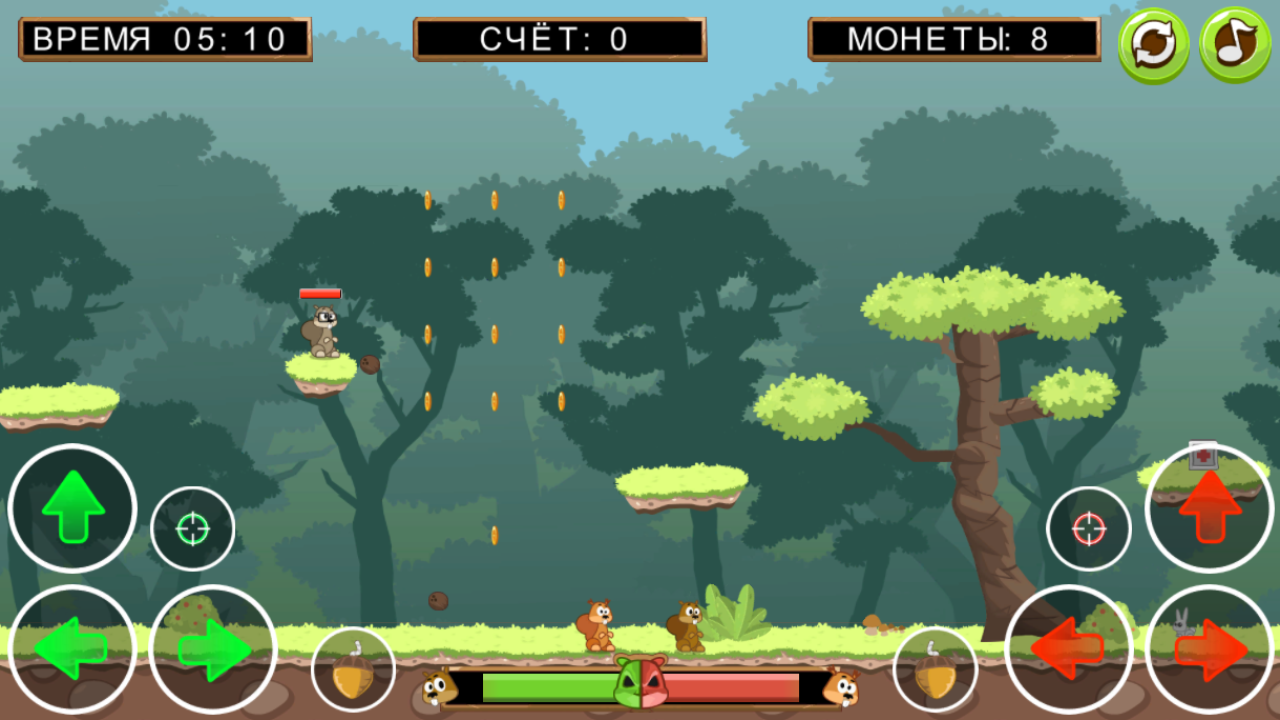The width and height of the screenshot is (1280, 720).
Task: Select the green crosshair aiming icon
Action: tap(192, 528)
